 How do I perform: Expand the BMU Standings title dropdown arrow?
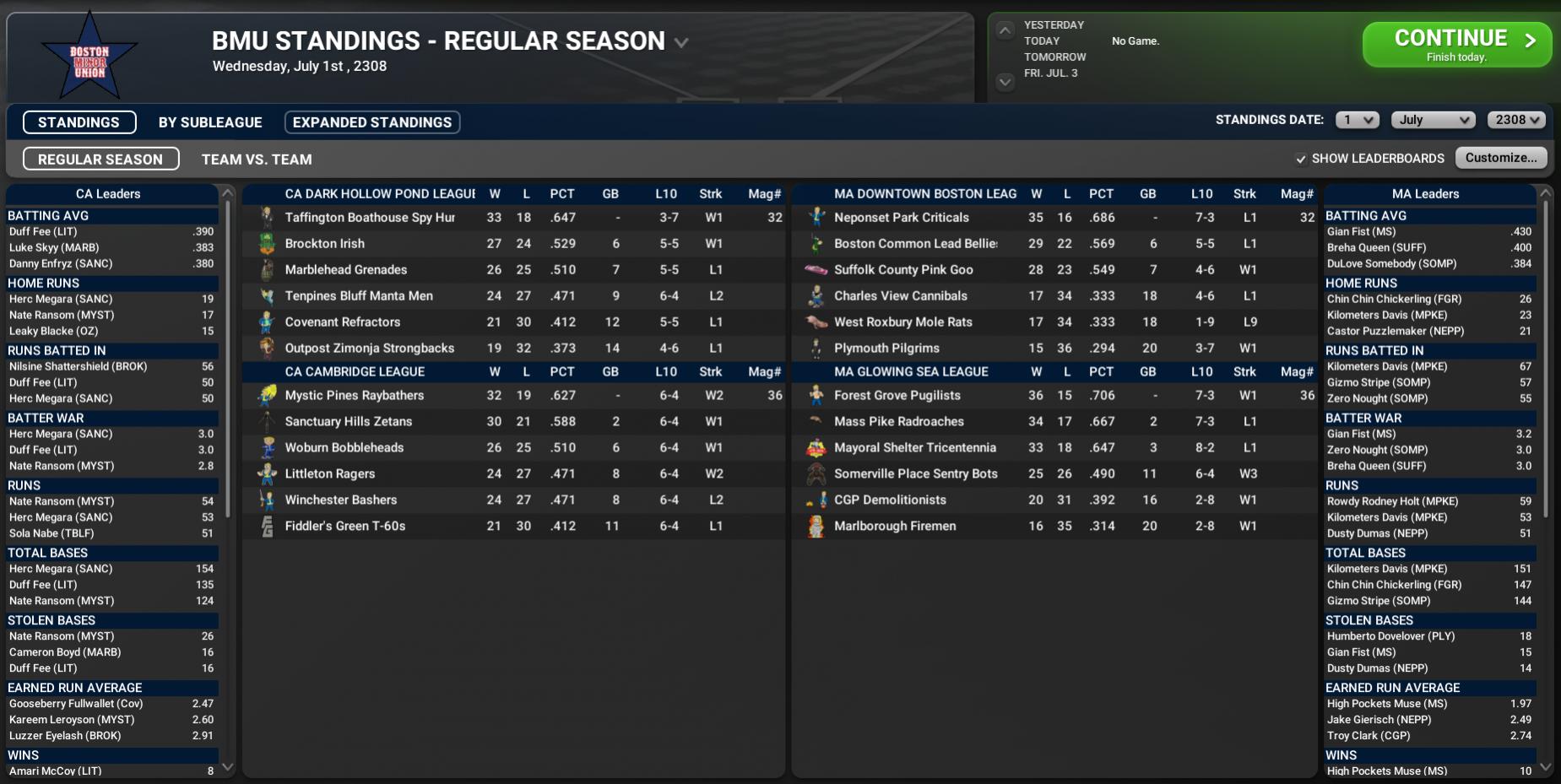681,42
